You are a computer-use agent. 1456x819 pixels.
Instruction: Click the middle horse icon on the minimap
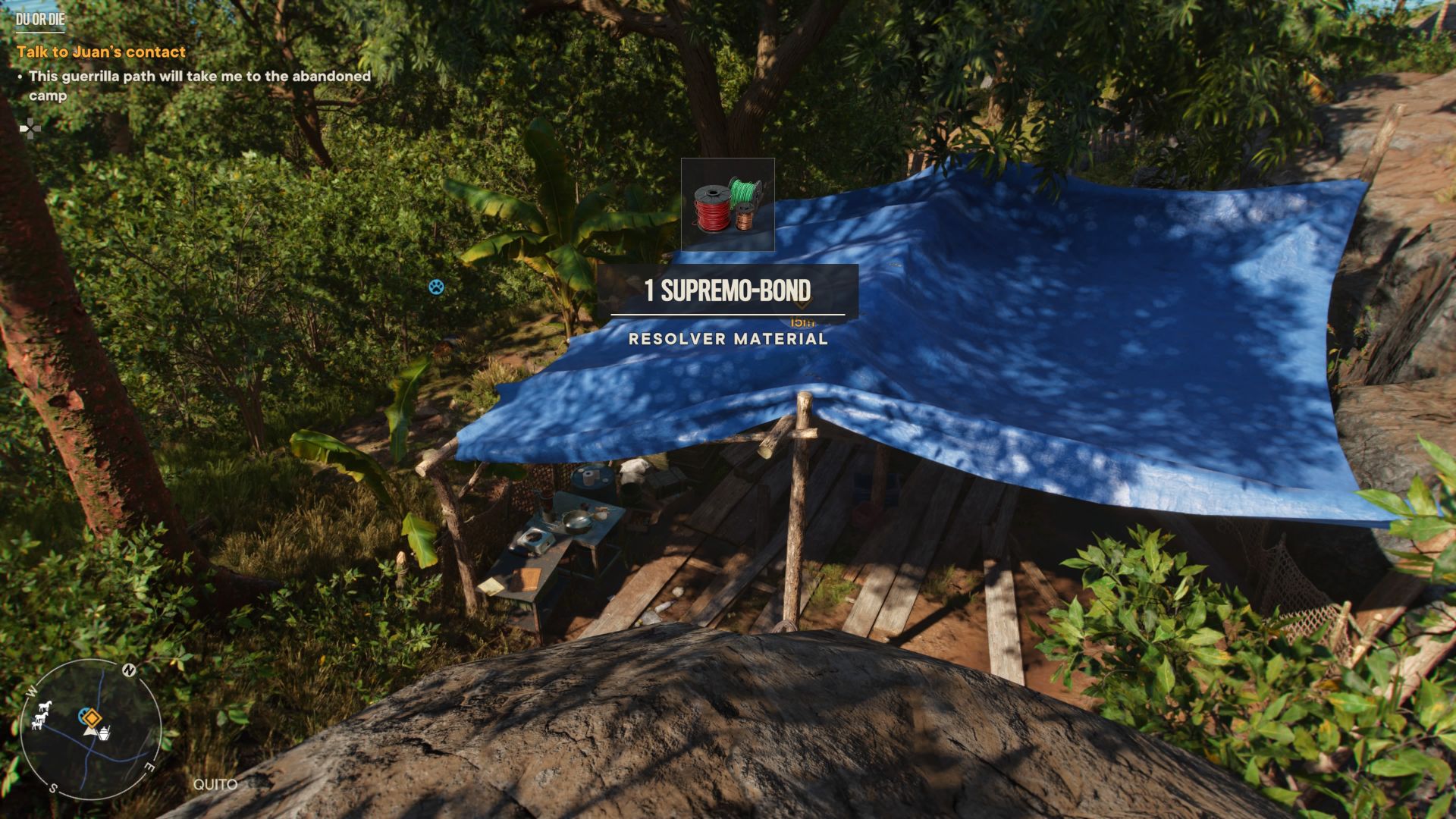click(41, 717)
